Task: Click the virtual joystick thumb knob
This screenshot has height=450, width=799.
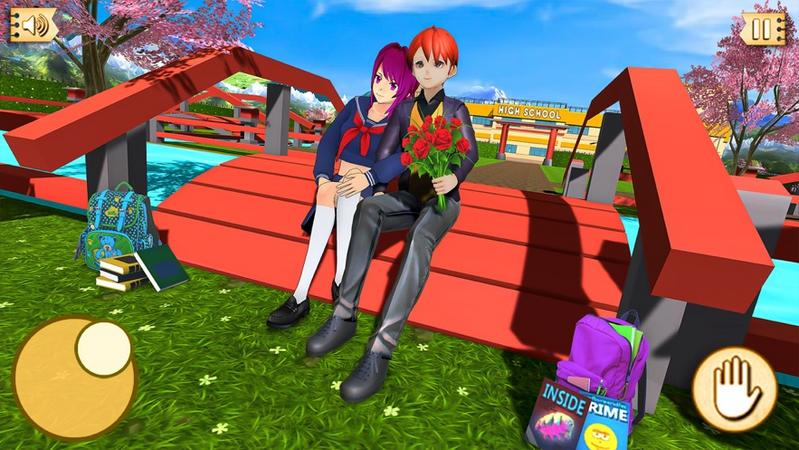Action: pyautogui.click(x=101, y=345)
